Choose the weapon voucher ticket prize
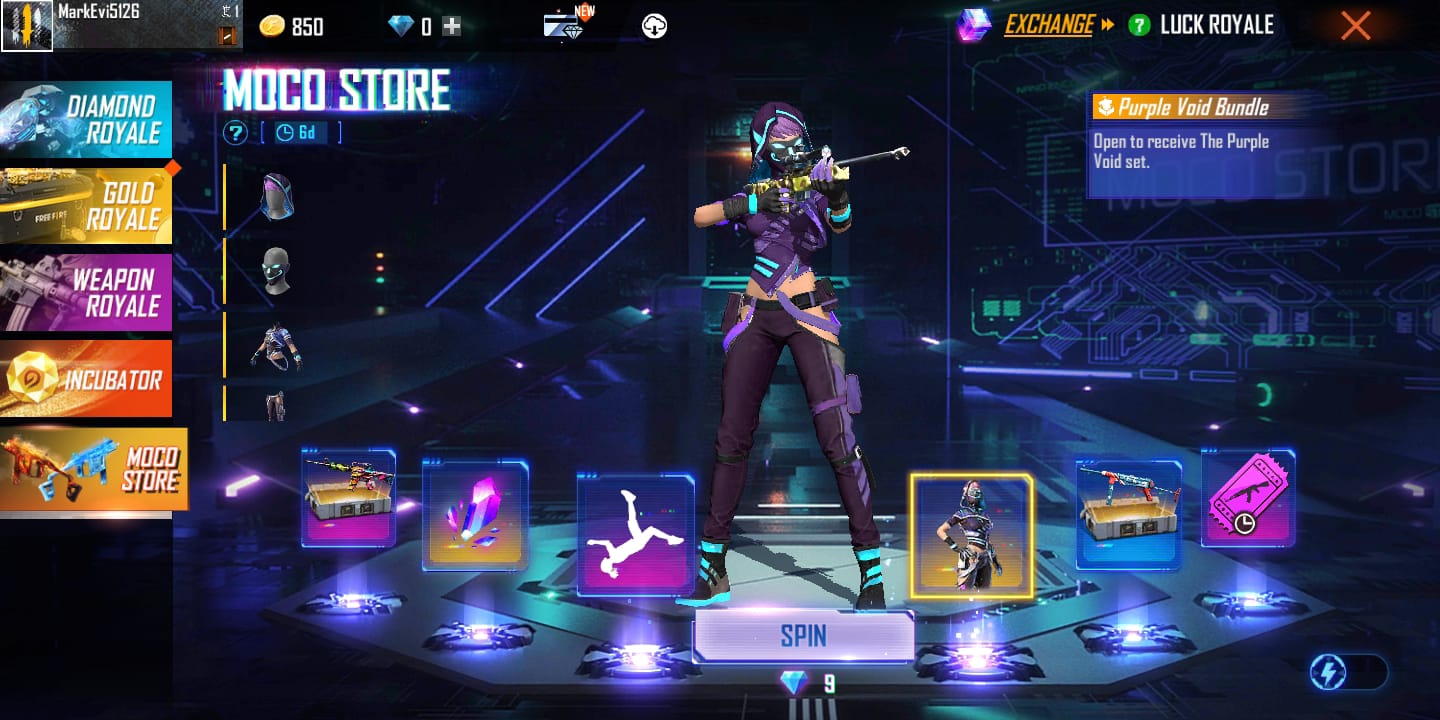1440x720 pixels. click(1248, 498)
